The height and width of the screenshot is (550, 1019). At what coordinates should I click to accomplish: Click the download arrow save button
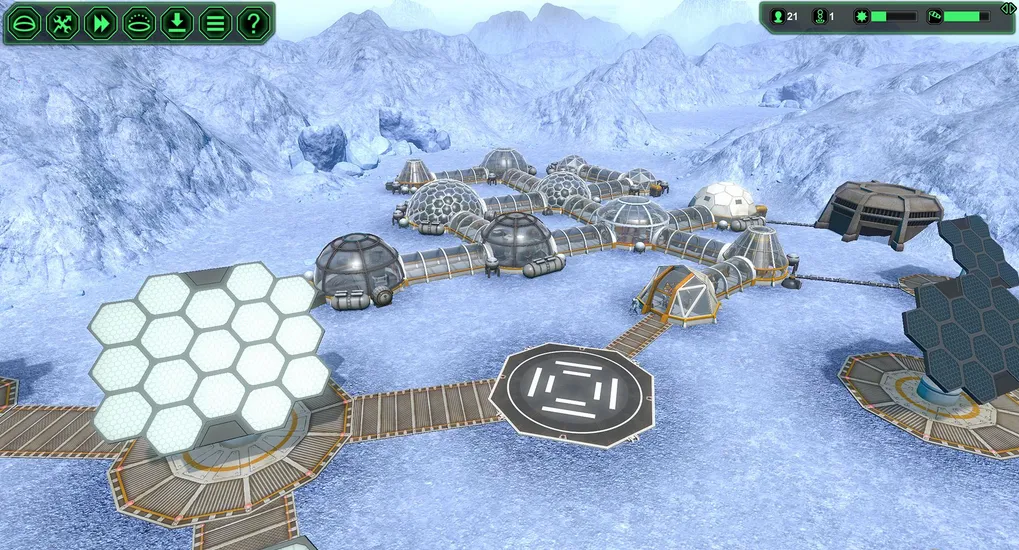tap(177, 22)
